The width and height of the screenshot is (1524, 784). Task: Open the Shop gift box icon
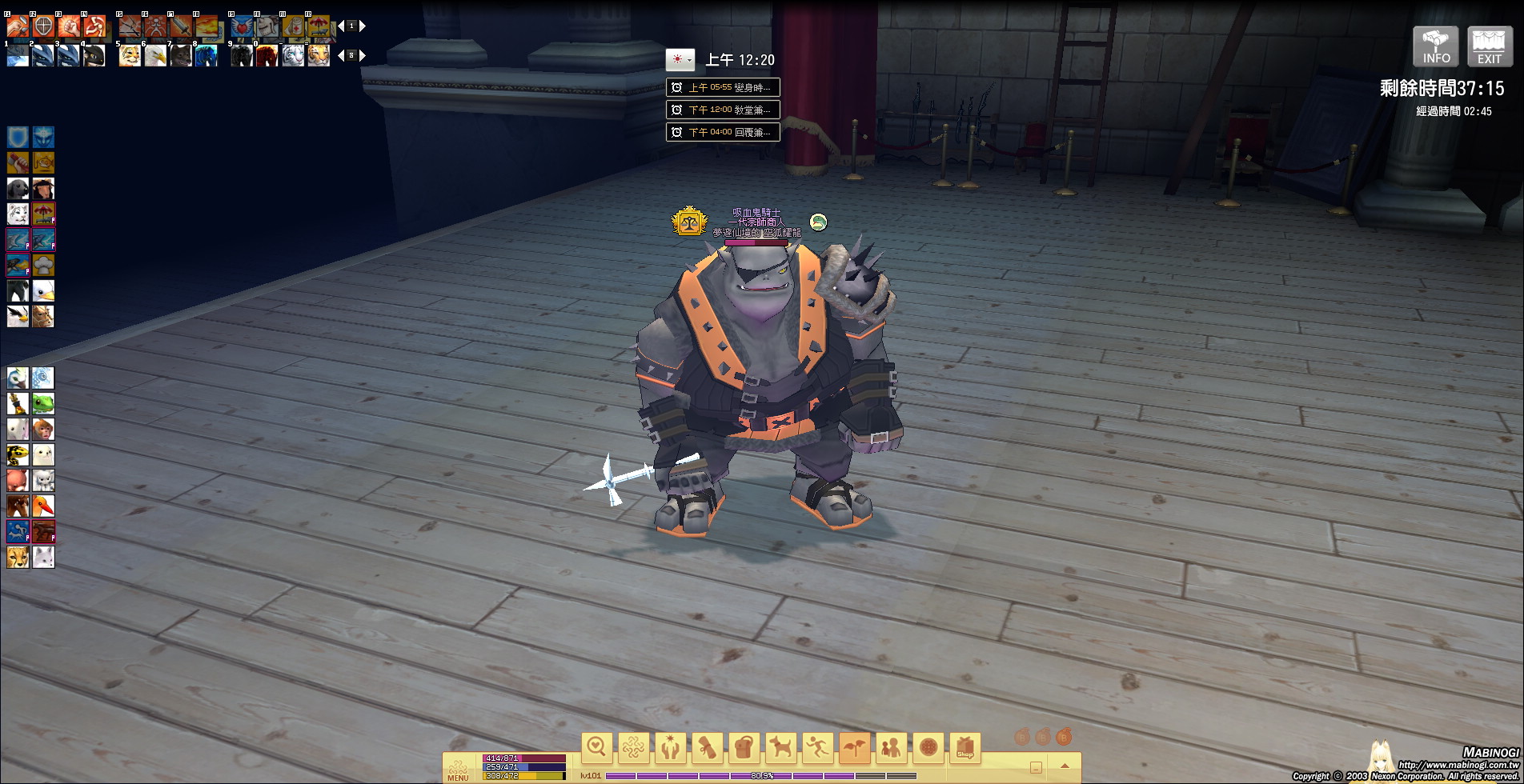click(x=965, y=748)
